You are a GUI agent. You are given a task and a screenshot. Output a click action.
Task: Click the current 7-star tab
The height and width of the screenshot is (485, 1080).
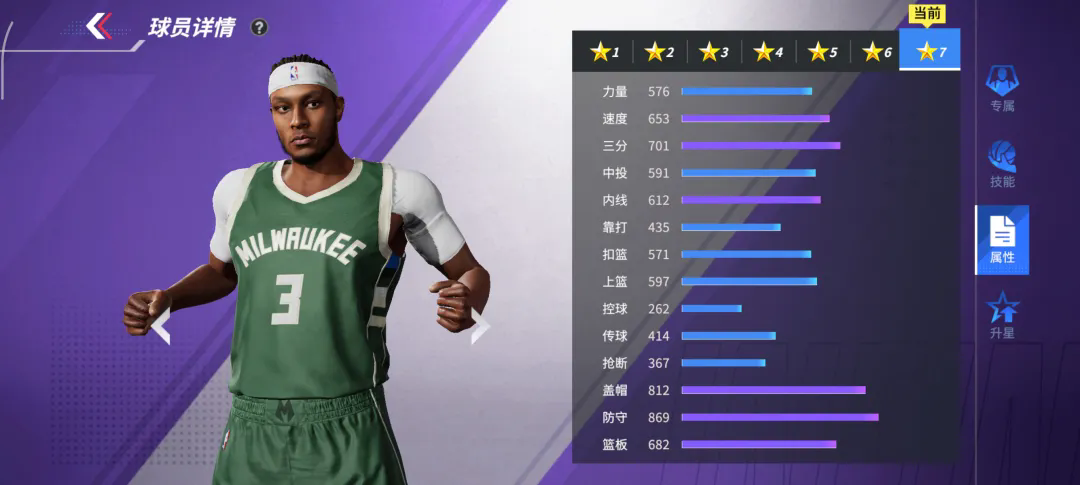pos(930,51)
